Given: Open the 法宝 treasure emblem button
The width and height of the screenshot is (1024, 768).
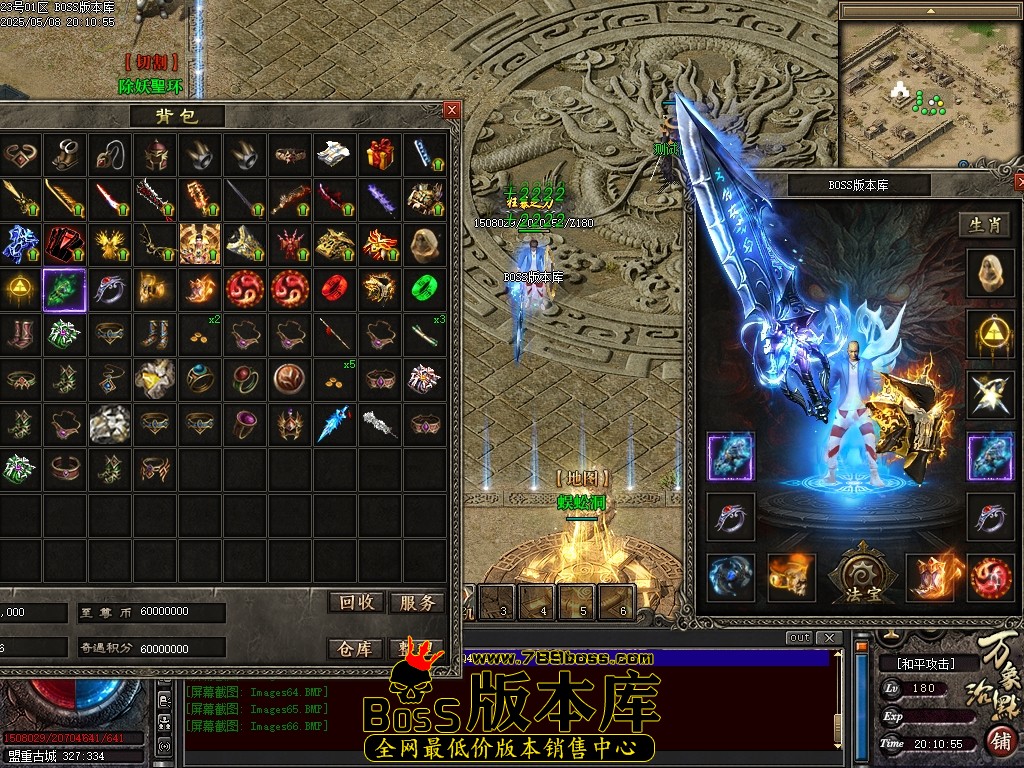Looking at the screenshot, I should (x=859, y=577).
